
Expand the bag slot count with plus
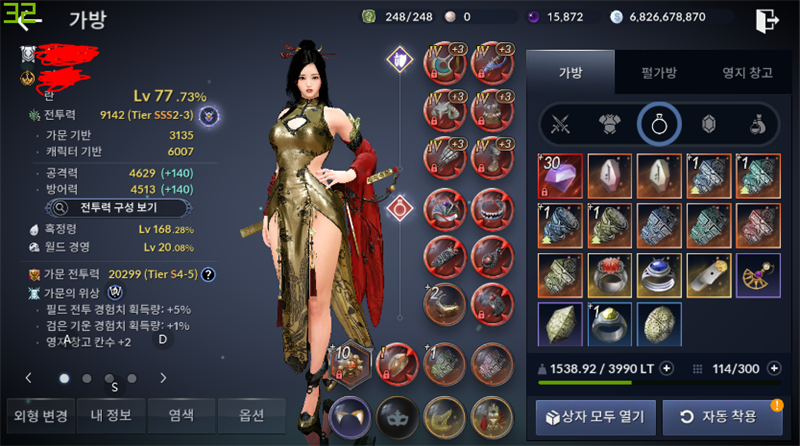pyautogui.click(x=774, y=368)
